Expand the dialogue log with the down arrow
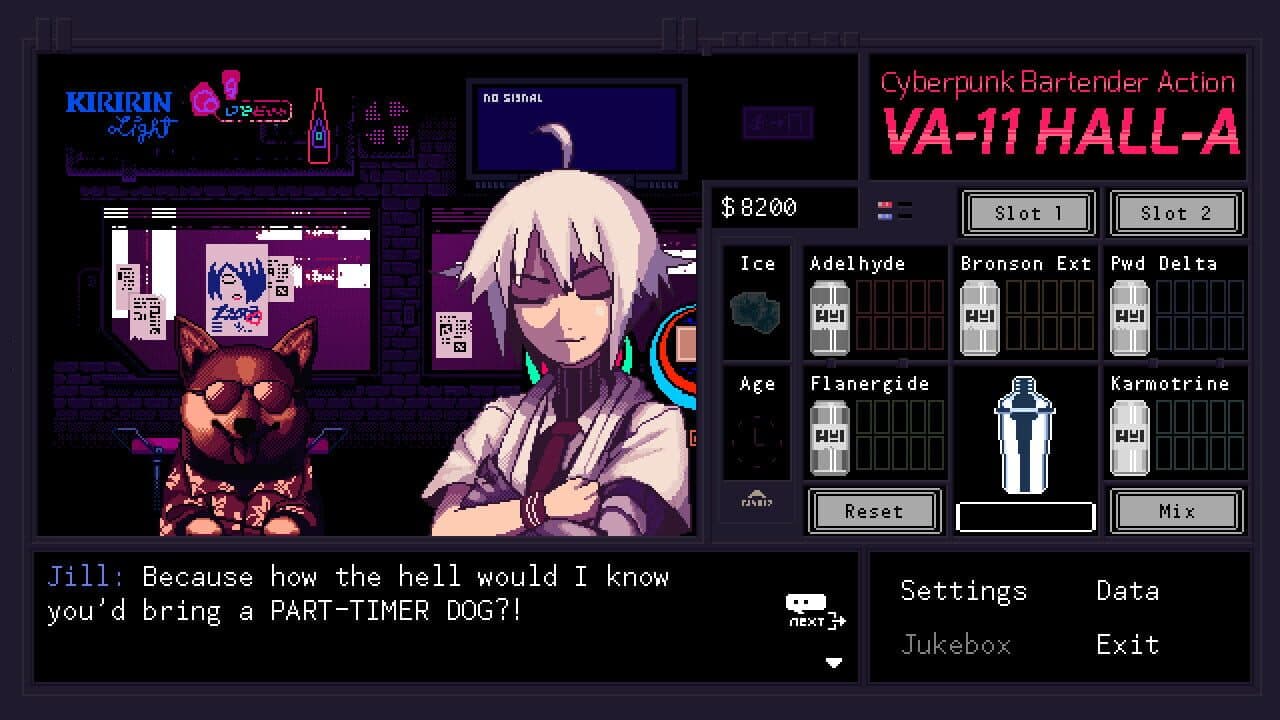 pyautogui.click(x=836, y=660)
